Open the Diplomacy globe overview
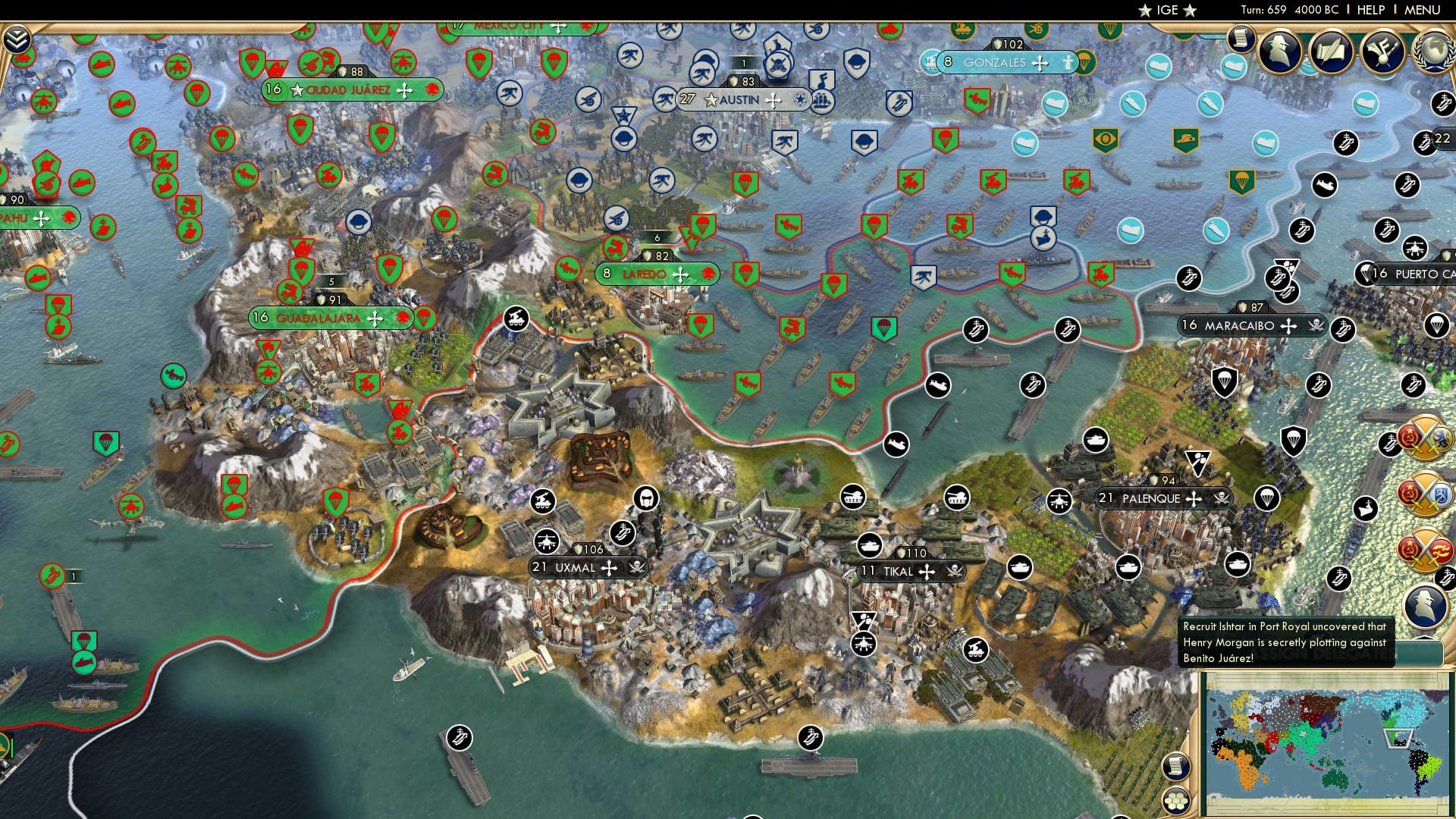The image size is (1456, 819). (x=1437, y=53)
